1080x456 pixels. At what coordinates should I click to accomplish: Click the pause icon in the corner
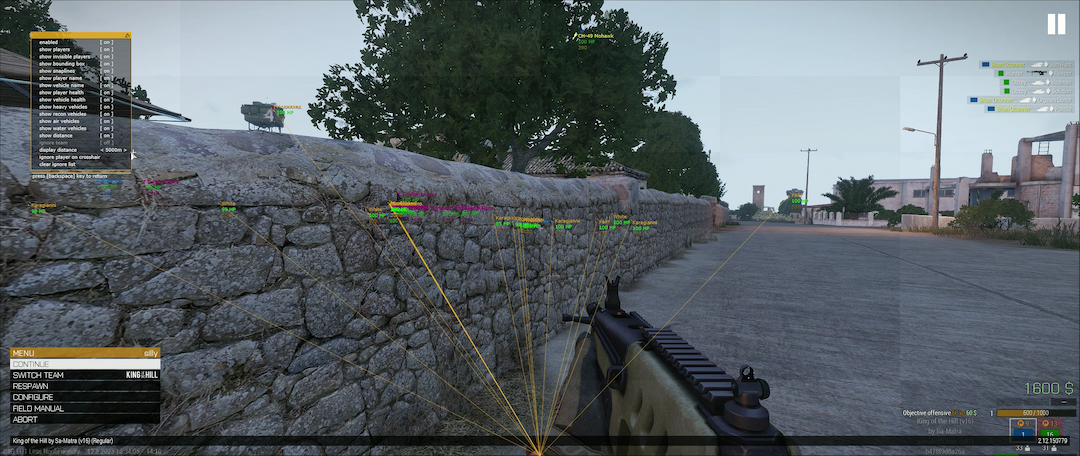[1057, 24]
